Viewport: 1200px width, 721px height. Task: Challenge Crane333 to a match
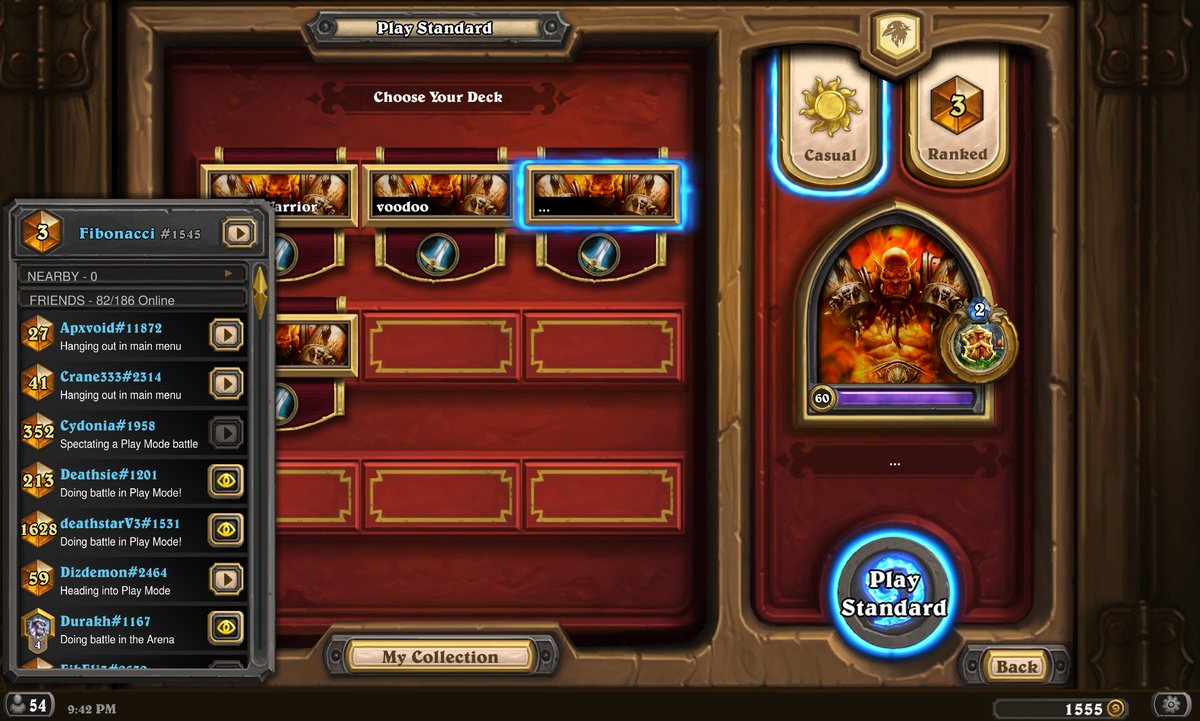(226, 383)
